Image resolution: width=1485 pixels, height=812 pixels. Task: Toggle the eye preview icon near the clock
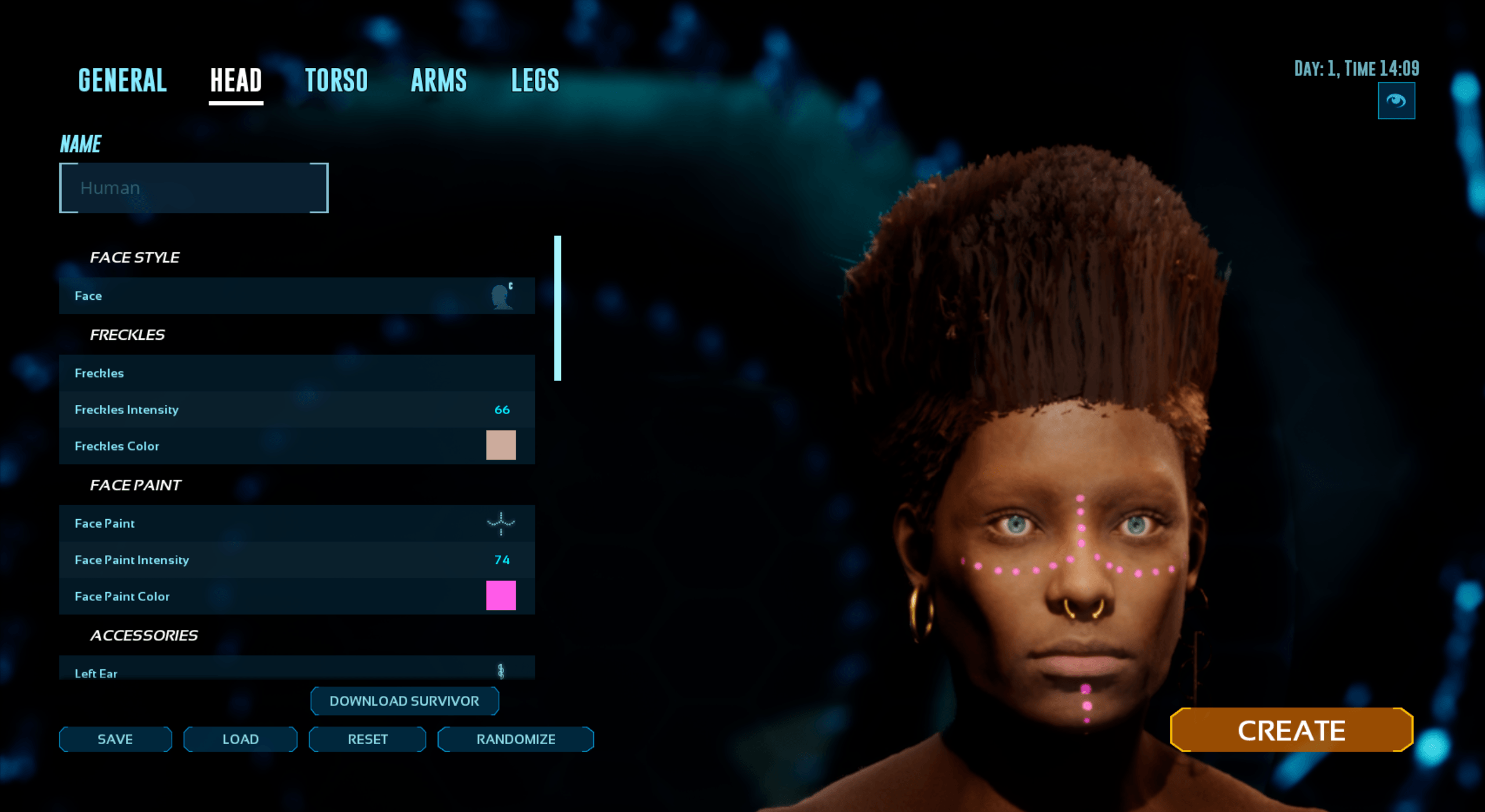1397,100
